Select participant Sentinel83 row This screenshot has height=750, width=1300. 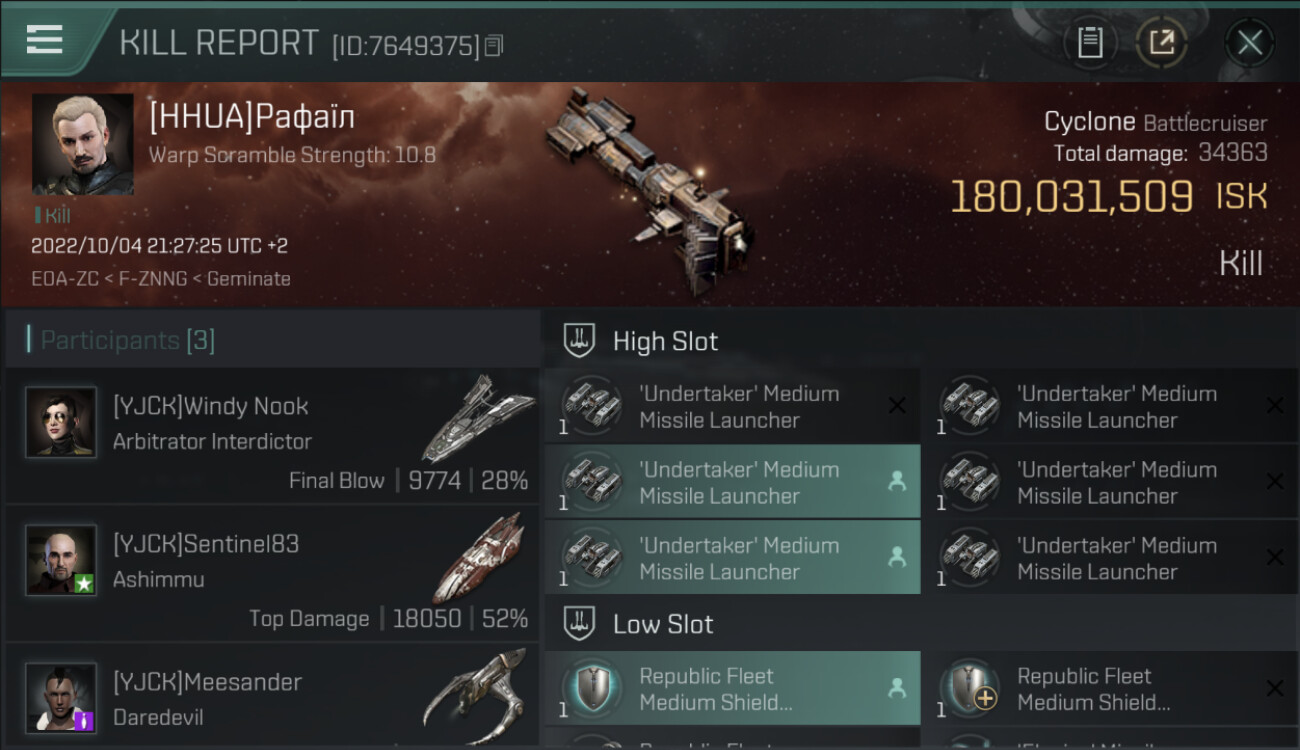[272, 574]
